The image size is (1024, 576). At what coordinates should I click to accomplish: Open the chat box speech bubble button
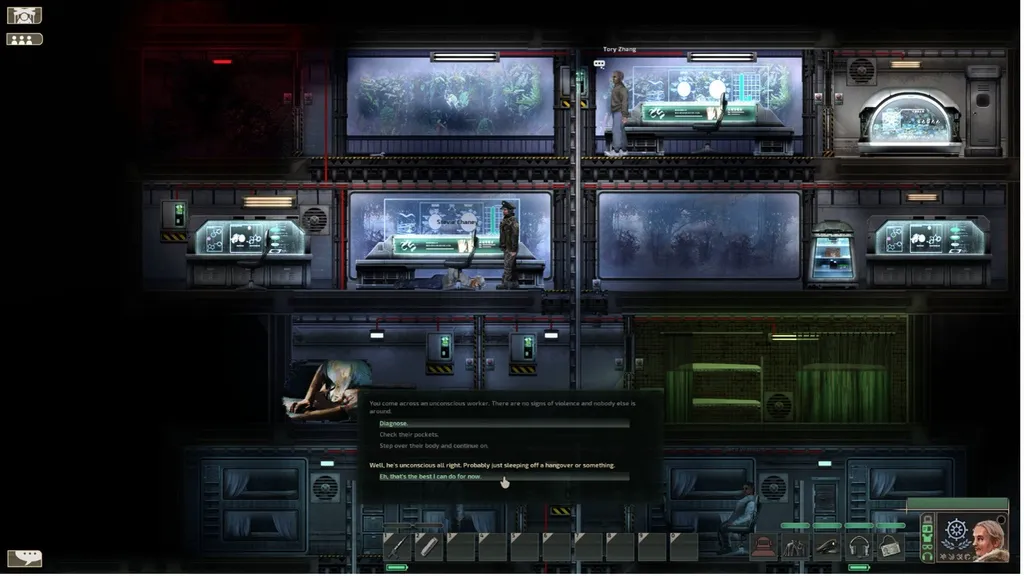coord(24,558)
